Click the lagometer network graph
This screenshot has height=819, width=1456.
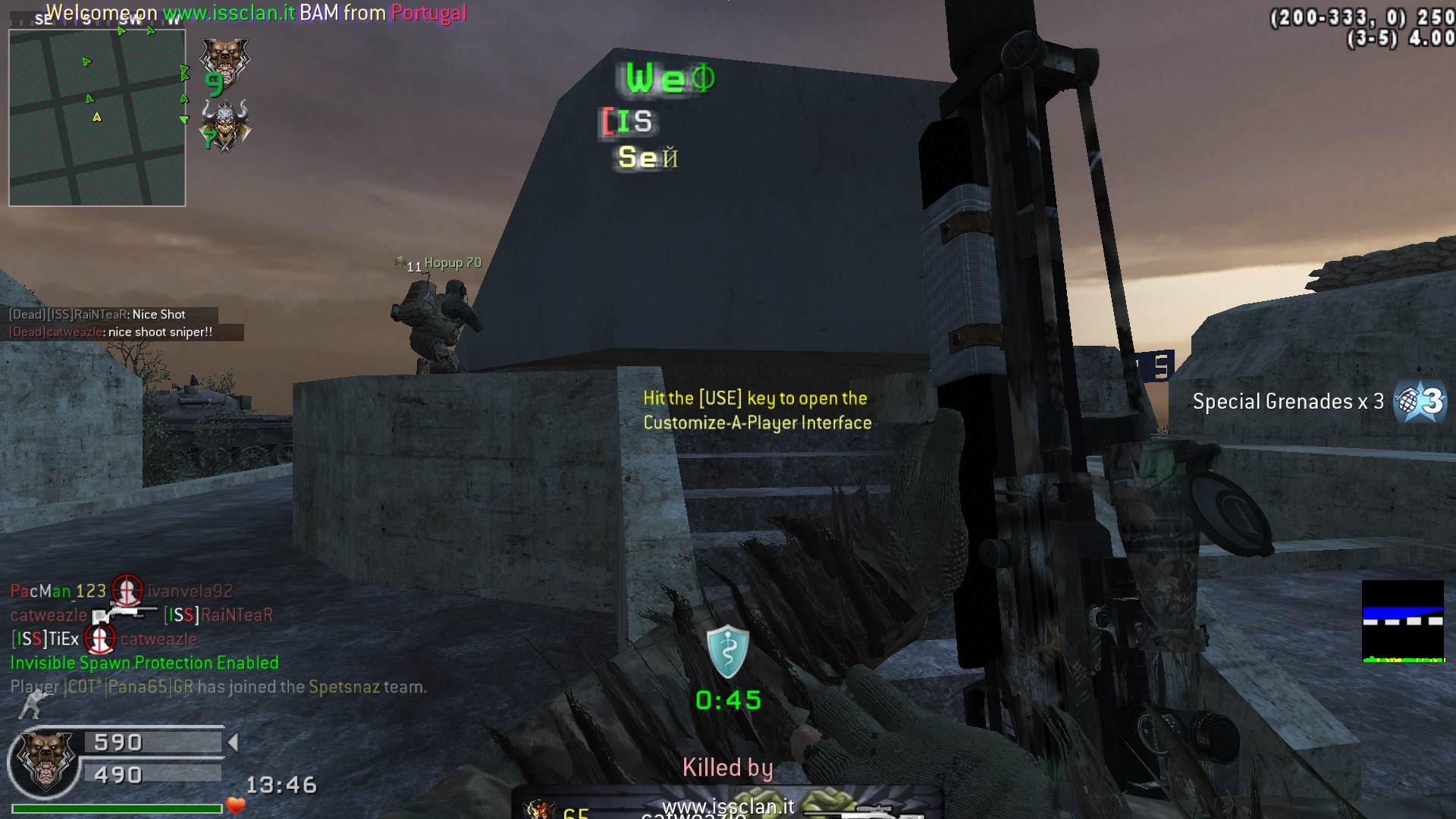1403,622
